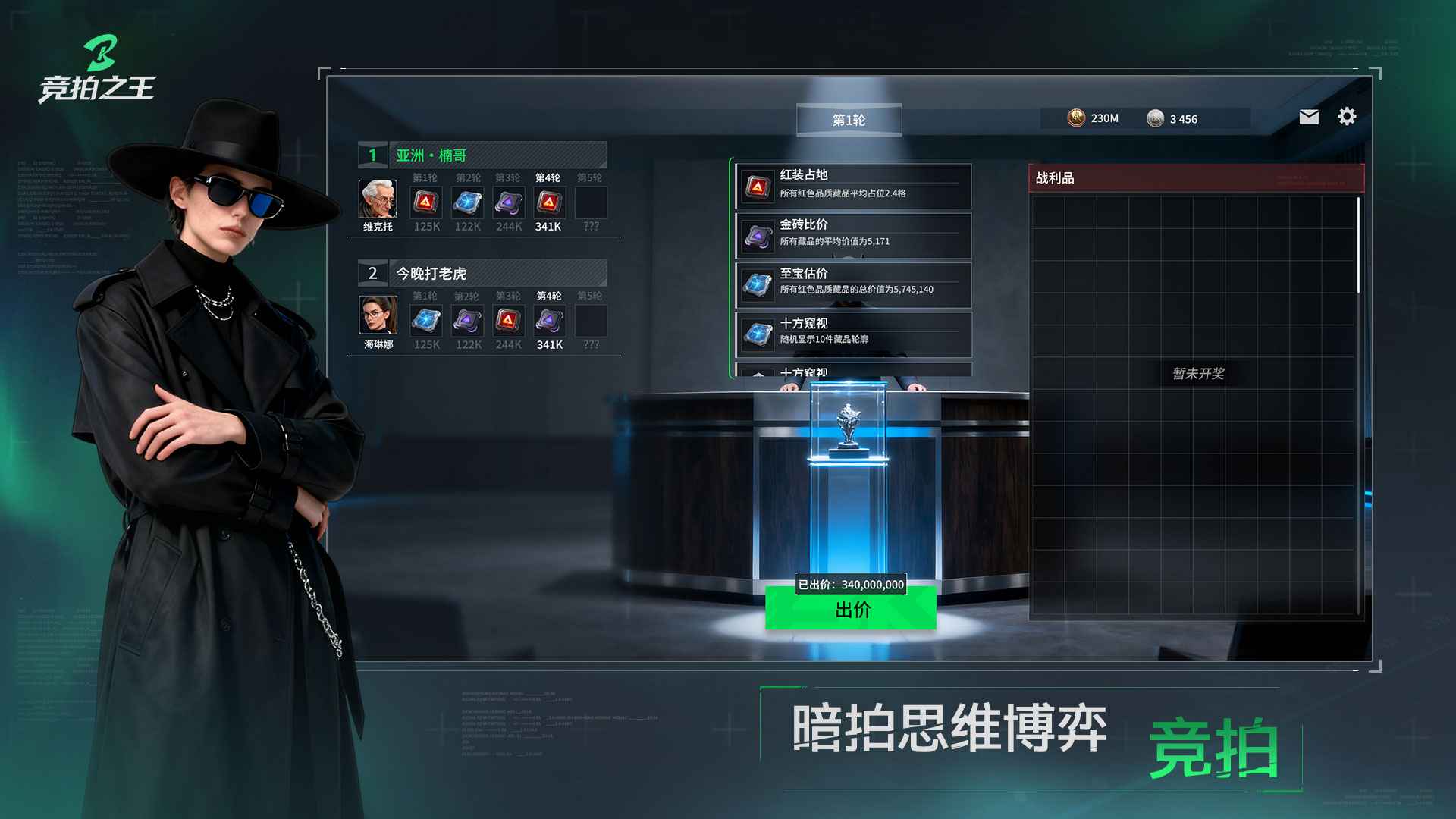Click the 十方窥视 buff icon
Image resolution: width=1456 pixels, height=819 pixels.
(757, 331)
